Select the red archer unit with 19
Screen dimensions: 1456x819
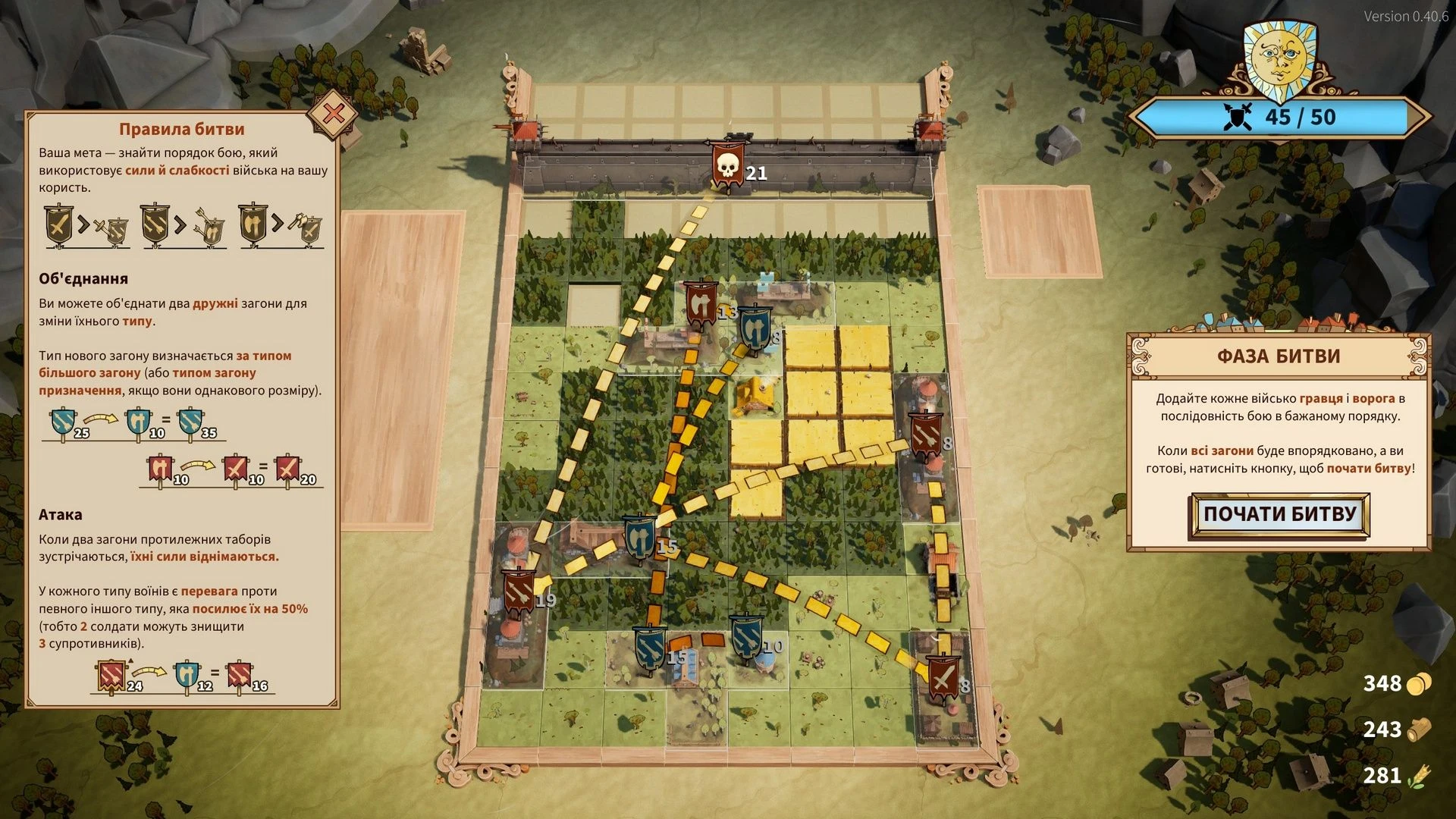(x=520, y=591)
